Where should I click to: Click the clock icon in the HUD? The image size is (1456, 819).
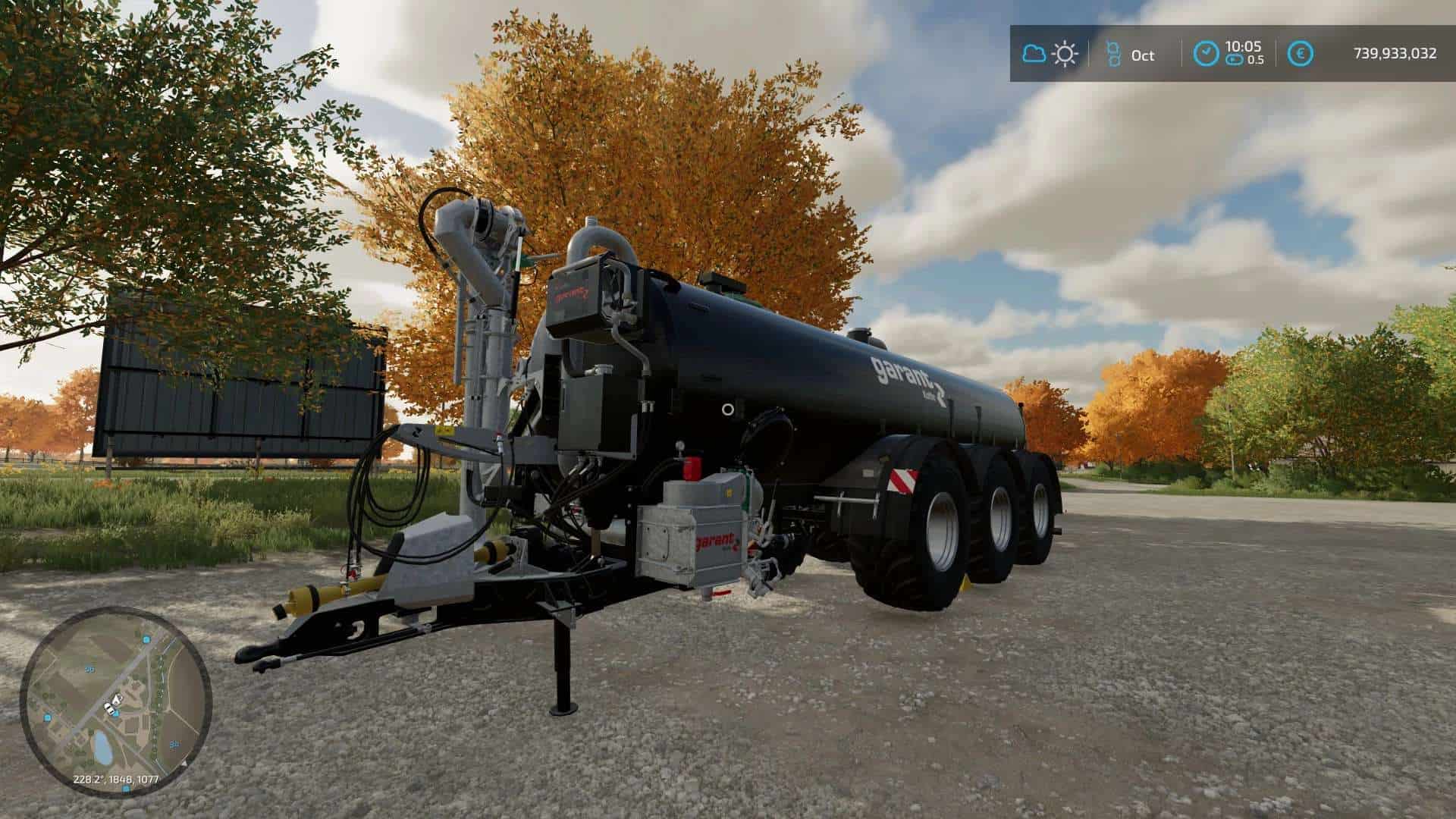point(1207,54)
